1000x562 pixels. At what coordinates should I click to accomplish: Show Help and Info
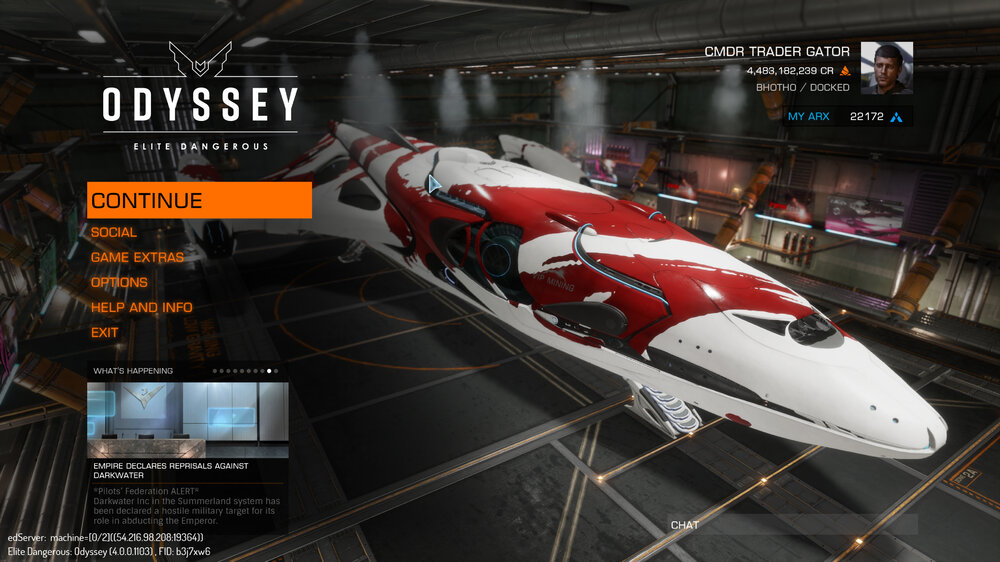[141, 307]
